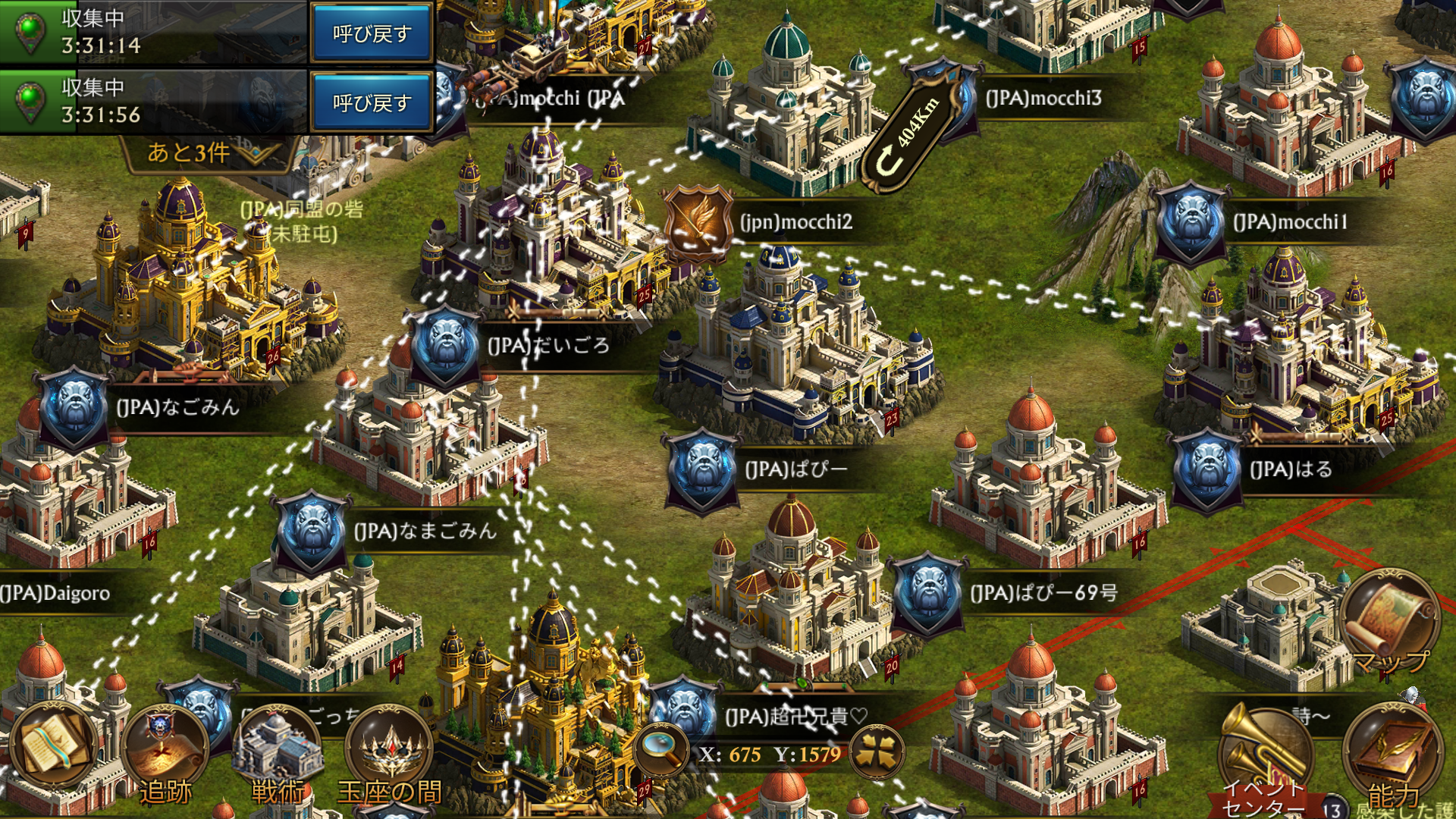Open the 戦術 tactics building
The width and height of the screenshot is (1456, 819).
click(278, 755)
